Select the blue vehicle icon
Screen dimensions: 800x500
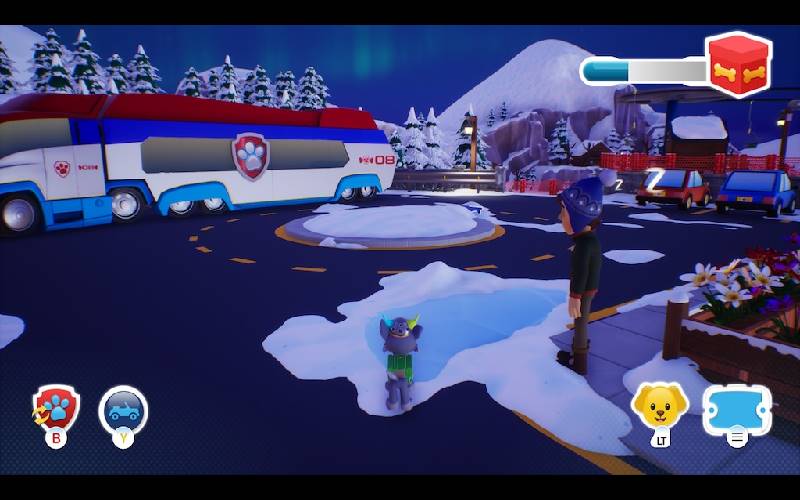click(123, 409)
